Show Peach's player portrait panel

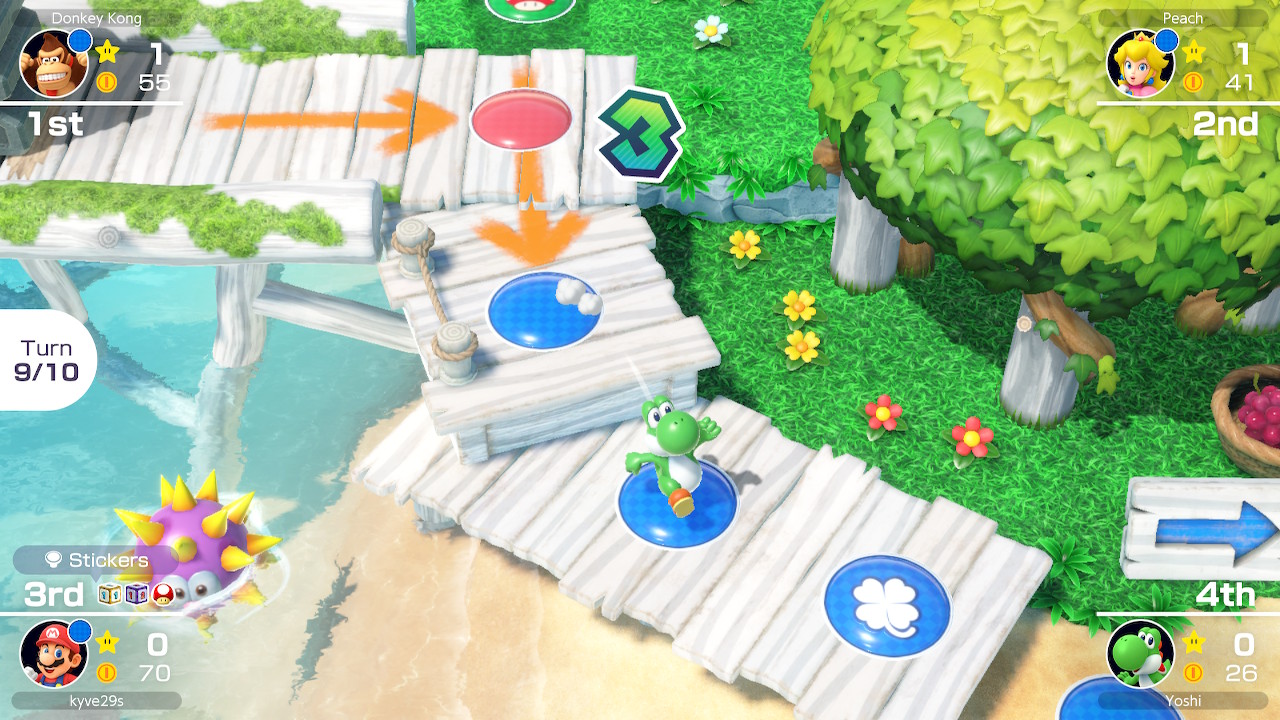coord(1141,63)
